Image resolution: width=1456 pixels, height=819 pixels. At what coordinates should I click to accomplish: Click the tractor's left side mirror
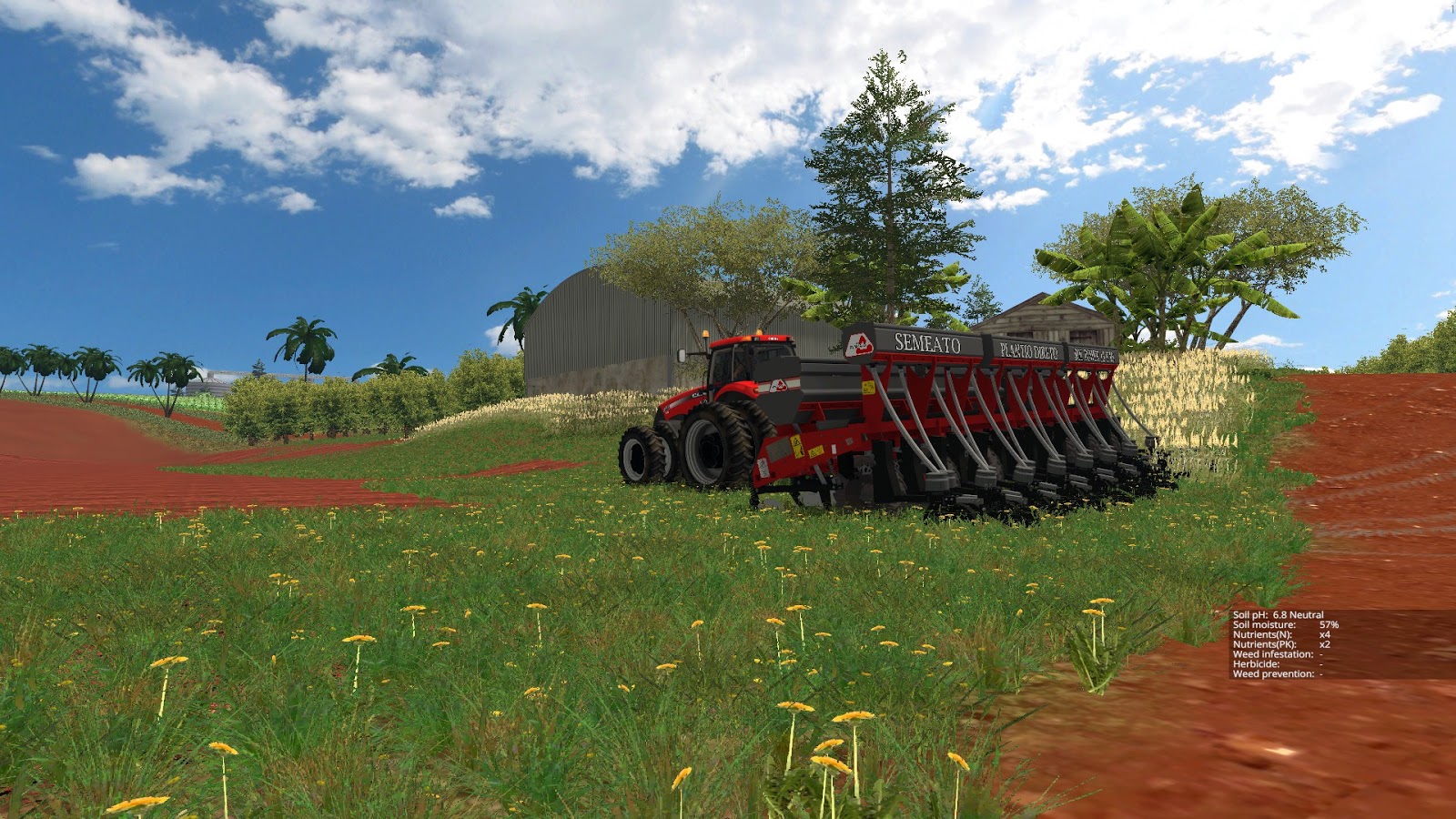pyautogui.click(x=681, y=353)
